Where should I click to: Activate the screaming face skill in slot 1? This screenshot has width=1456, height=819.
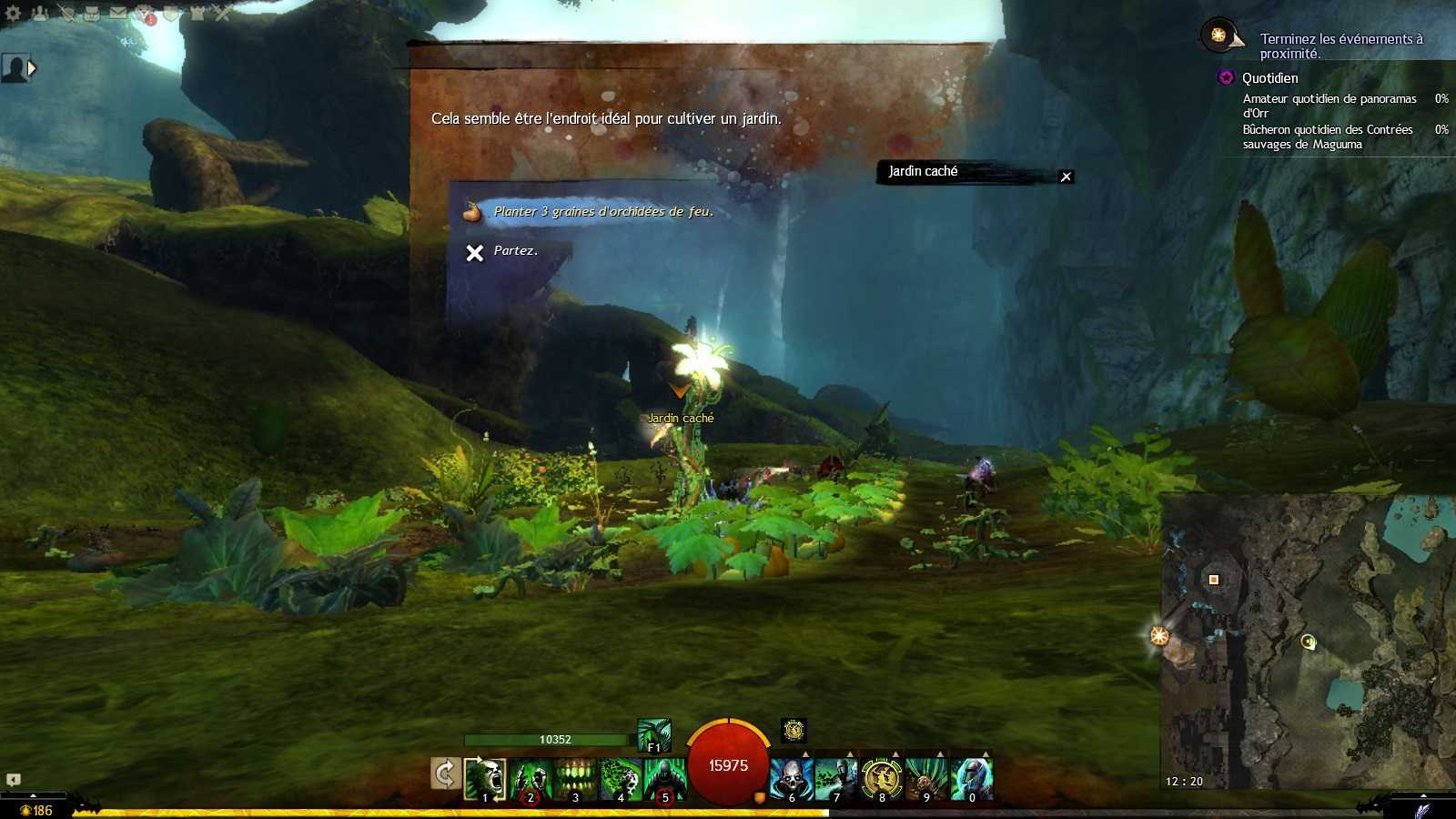(485, 779)
